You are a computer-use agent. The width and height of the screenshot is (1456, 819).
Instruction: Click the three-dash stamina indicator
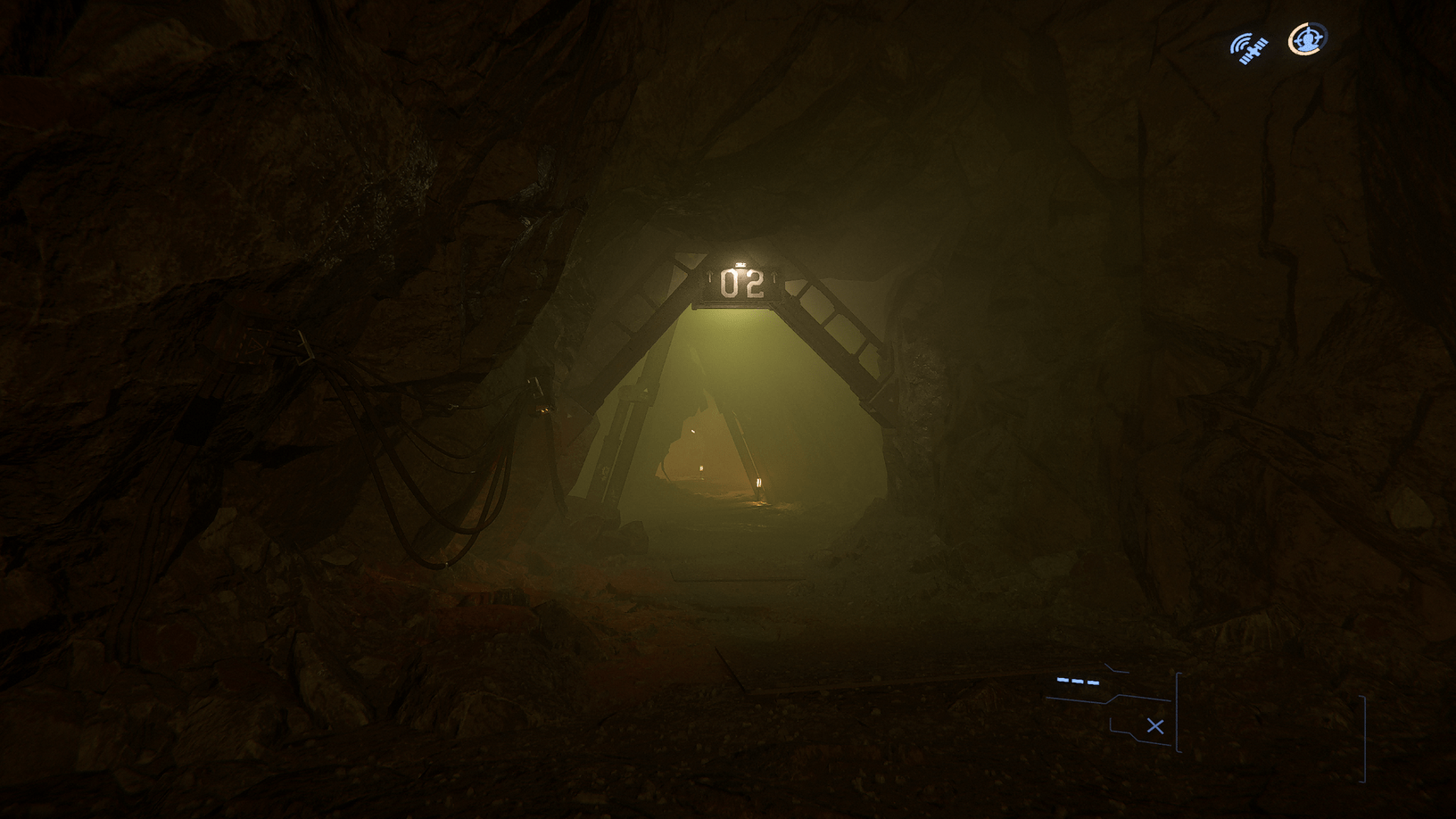tap(1076, 682)
